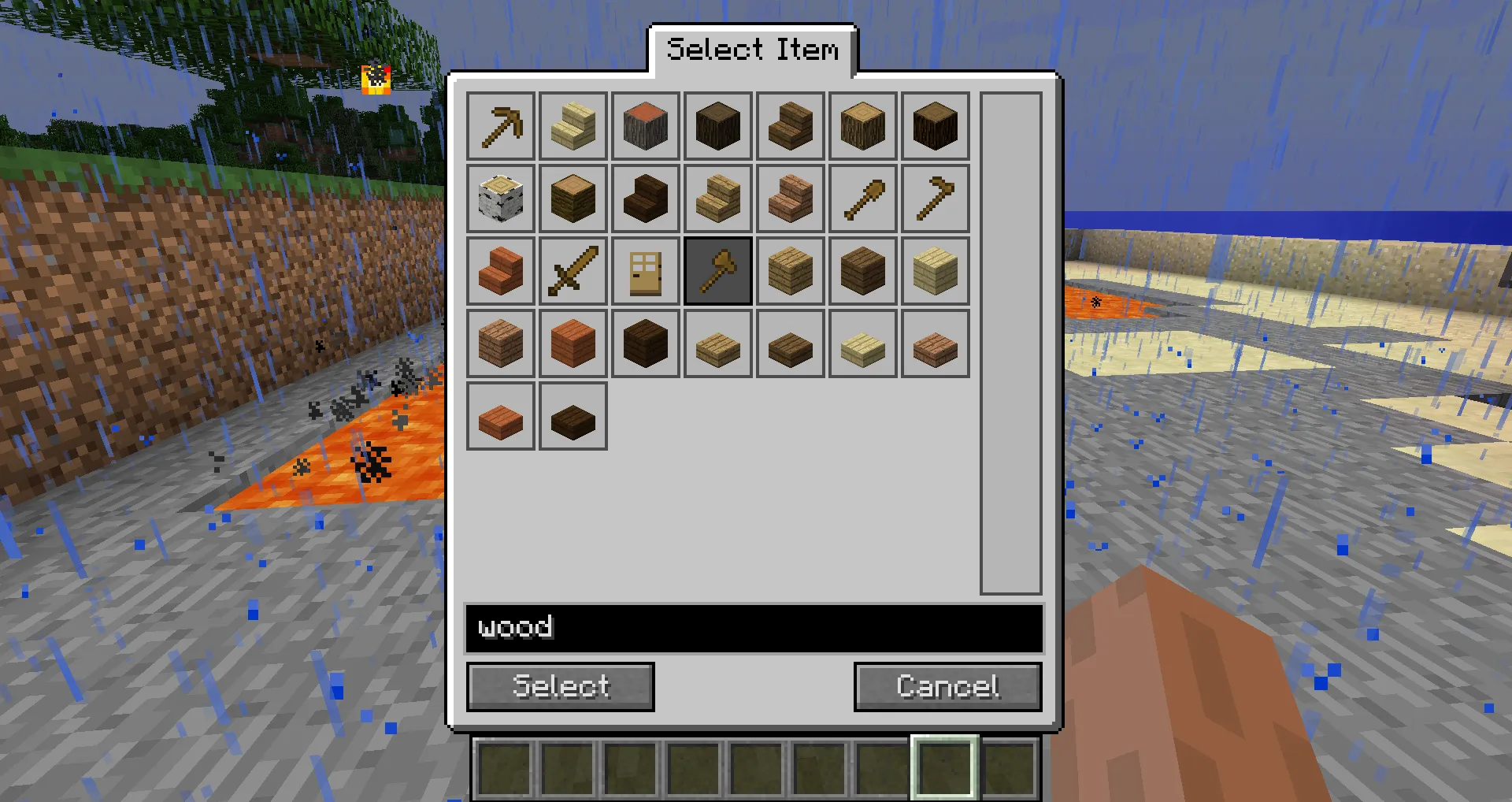Select the dark oak stairs item
This screenshot has height=802, width=1512.
click(646, 198)
